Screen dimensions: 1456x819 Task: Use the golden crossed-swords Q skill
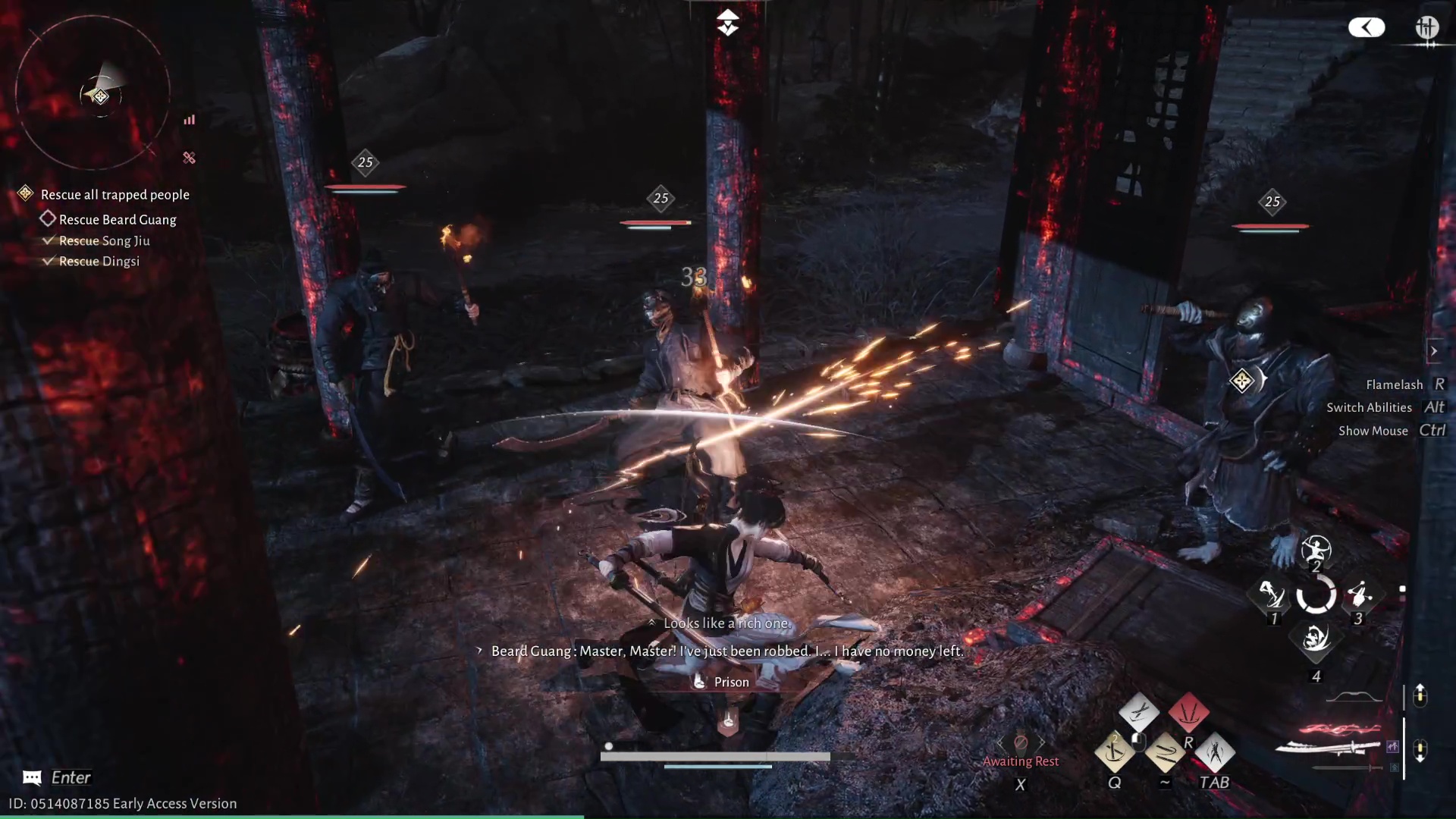[1114, 752]
